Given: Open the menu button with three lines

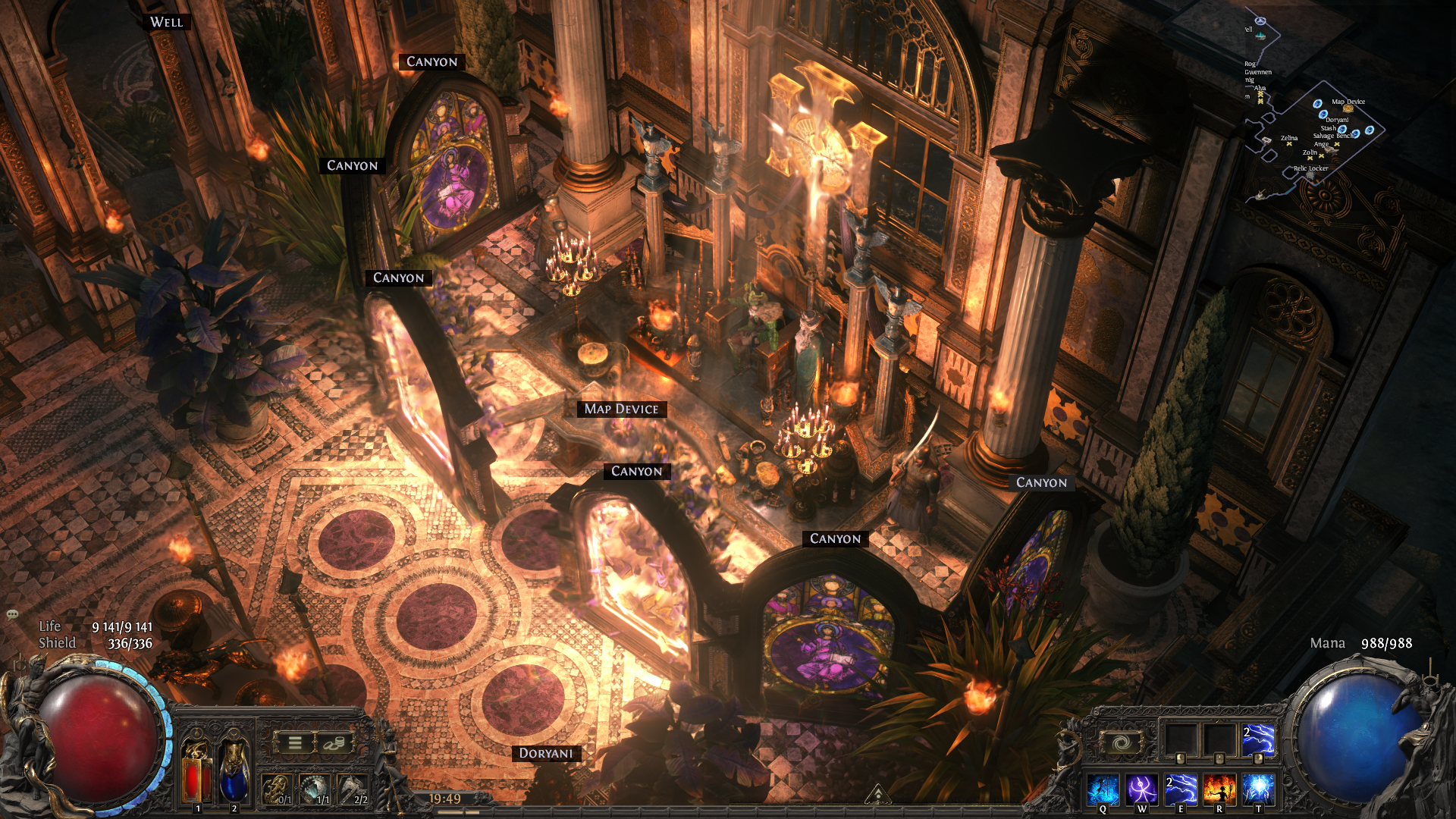Looking at the screenshot, I should (x=295, y=743).
